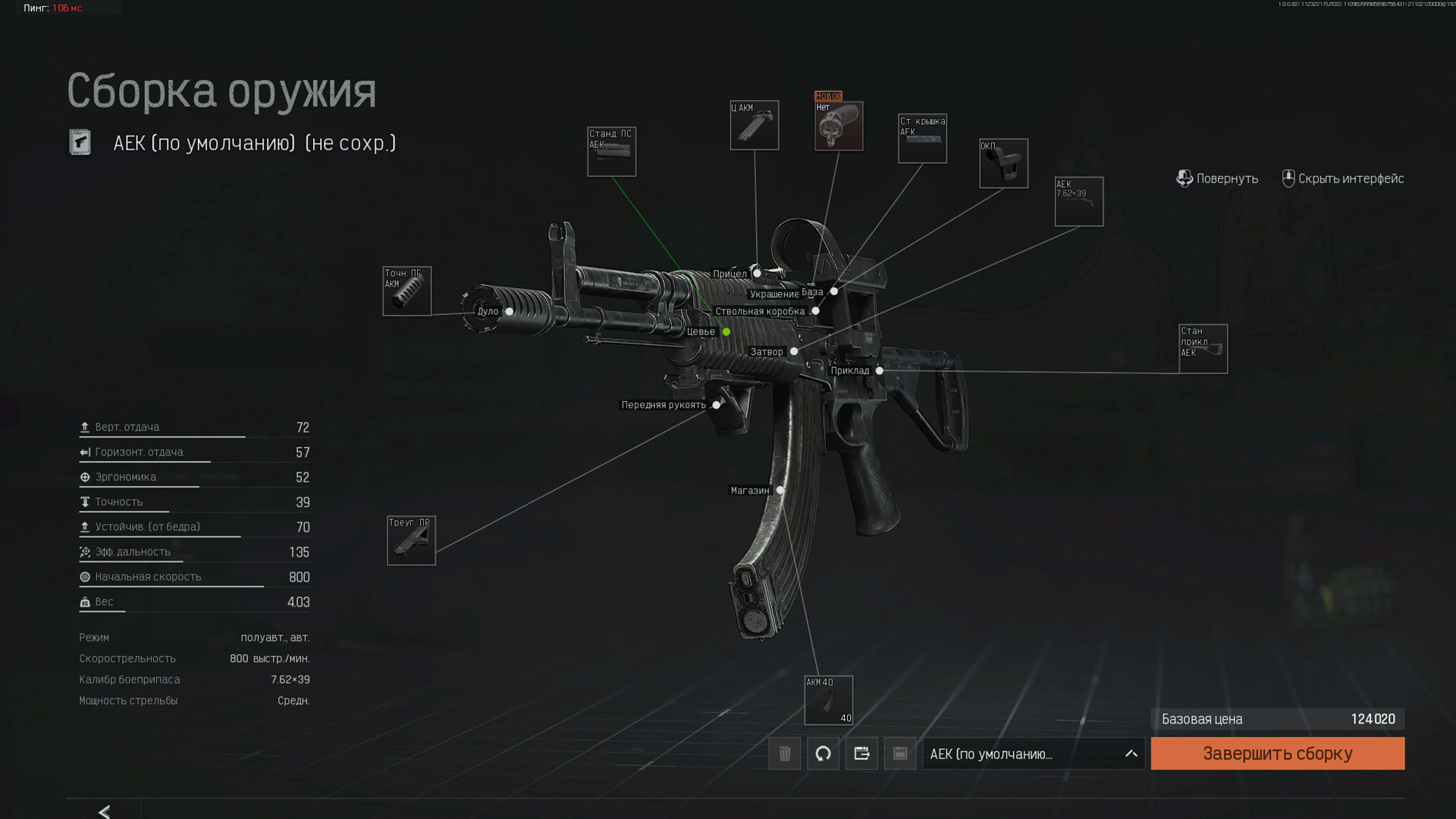Click the Цевье attachment point marker
The image size is (1456, 819).
tap(726, 332)
